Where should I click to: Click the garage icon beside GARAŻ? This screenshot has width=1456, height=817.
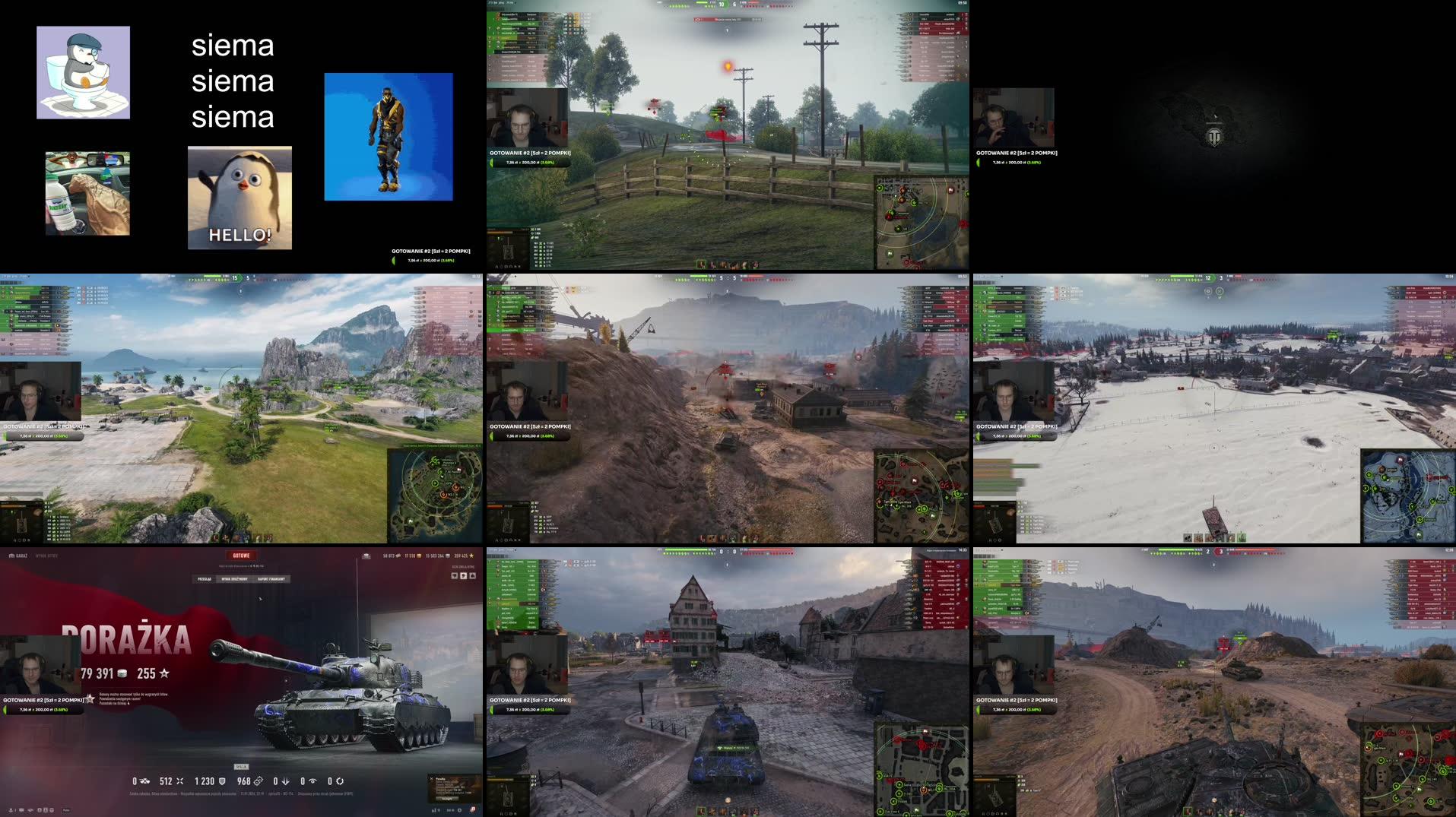pyautogui.click(x=11, y=556)
